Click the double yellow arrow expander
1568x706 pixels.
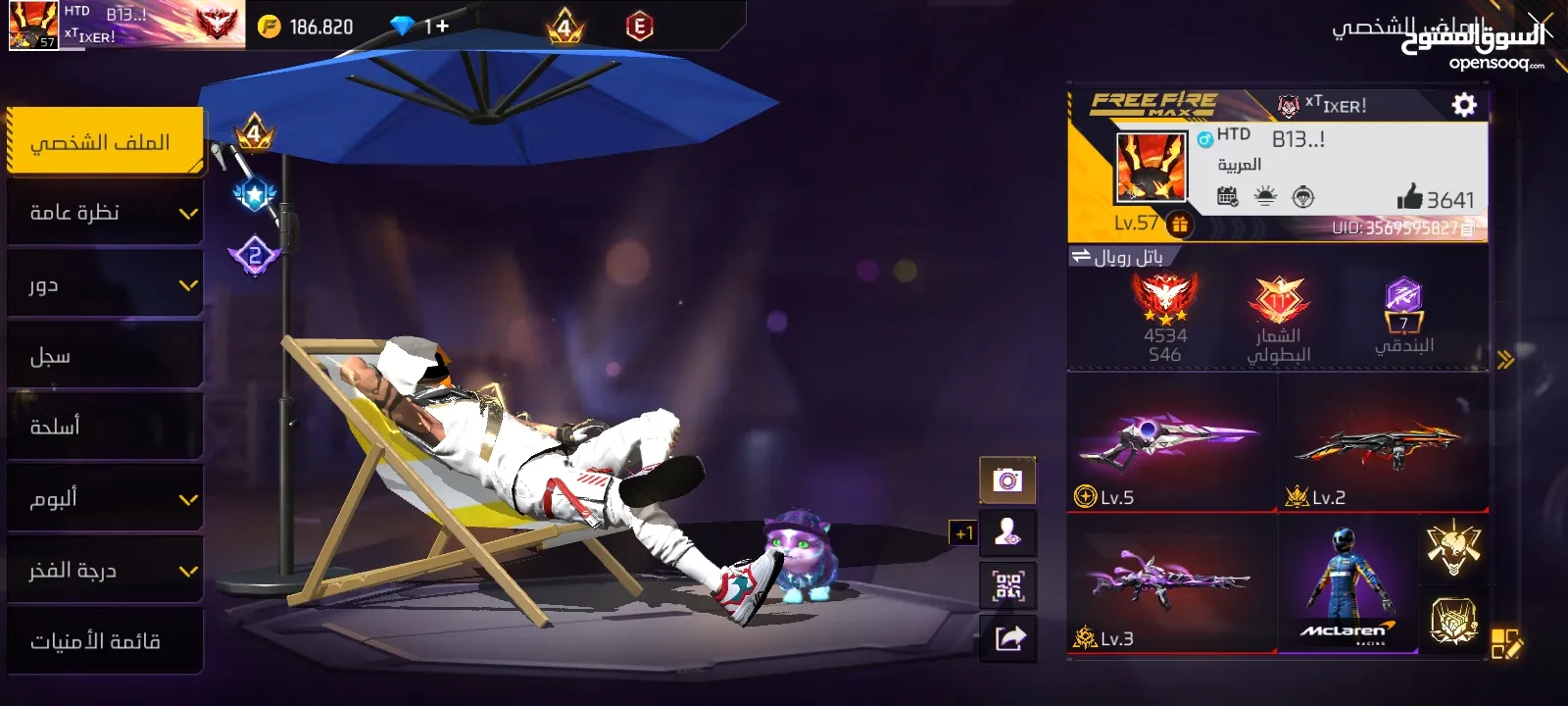1505,360
